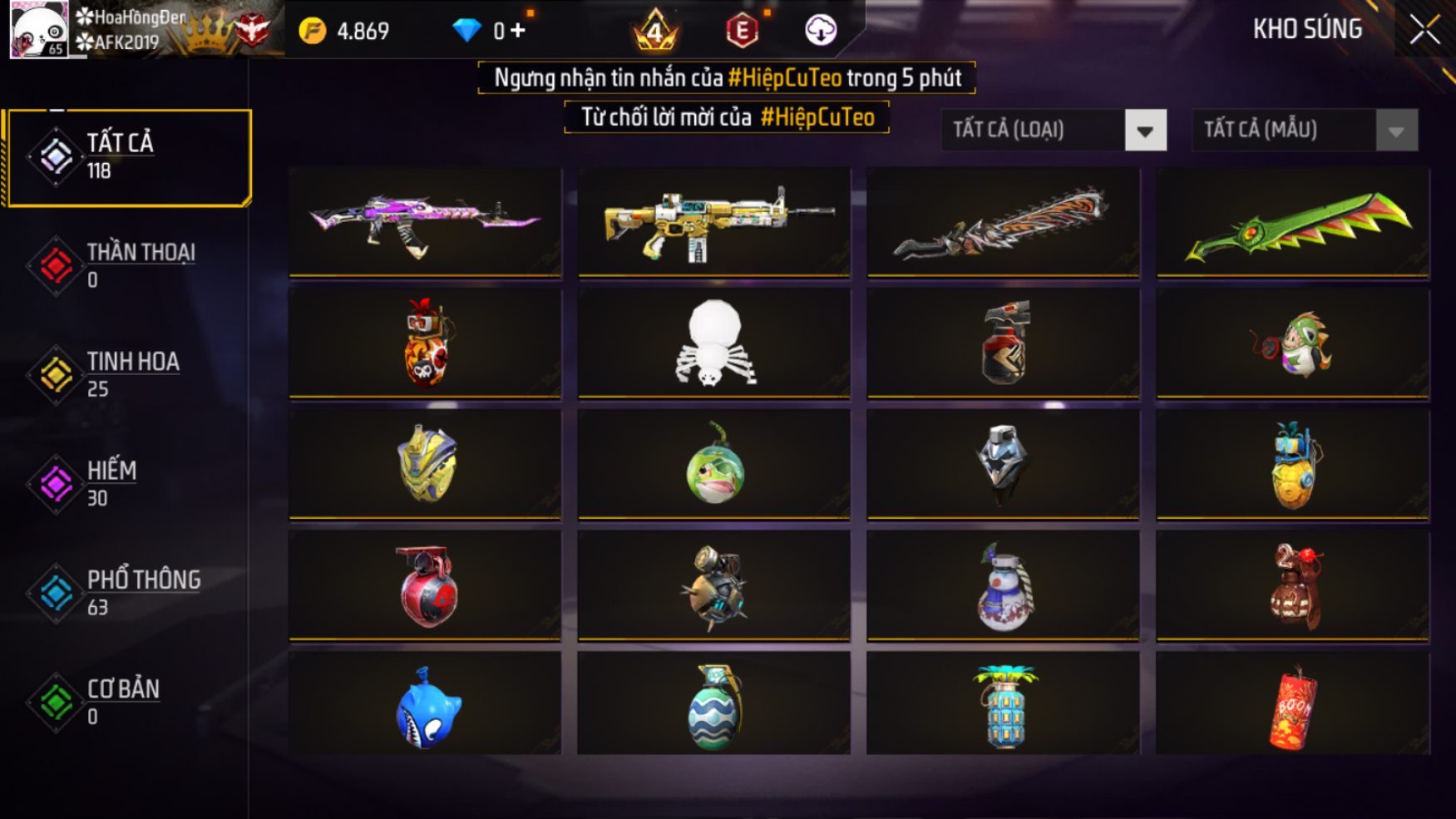This screenshot has width=1456, height=819.
Task: Select the Tất Cả category tab
Action: coord(127,157)
